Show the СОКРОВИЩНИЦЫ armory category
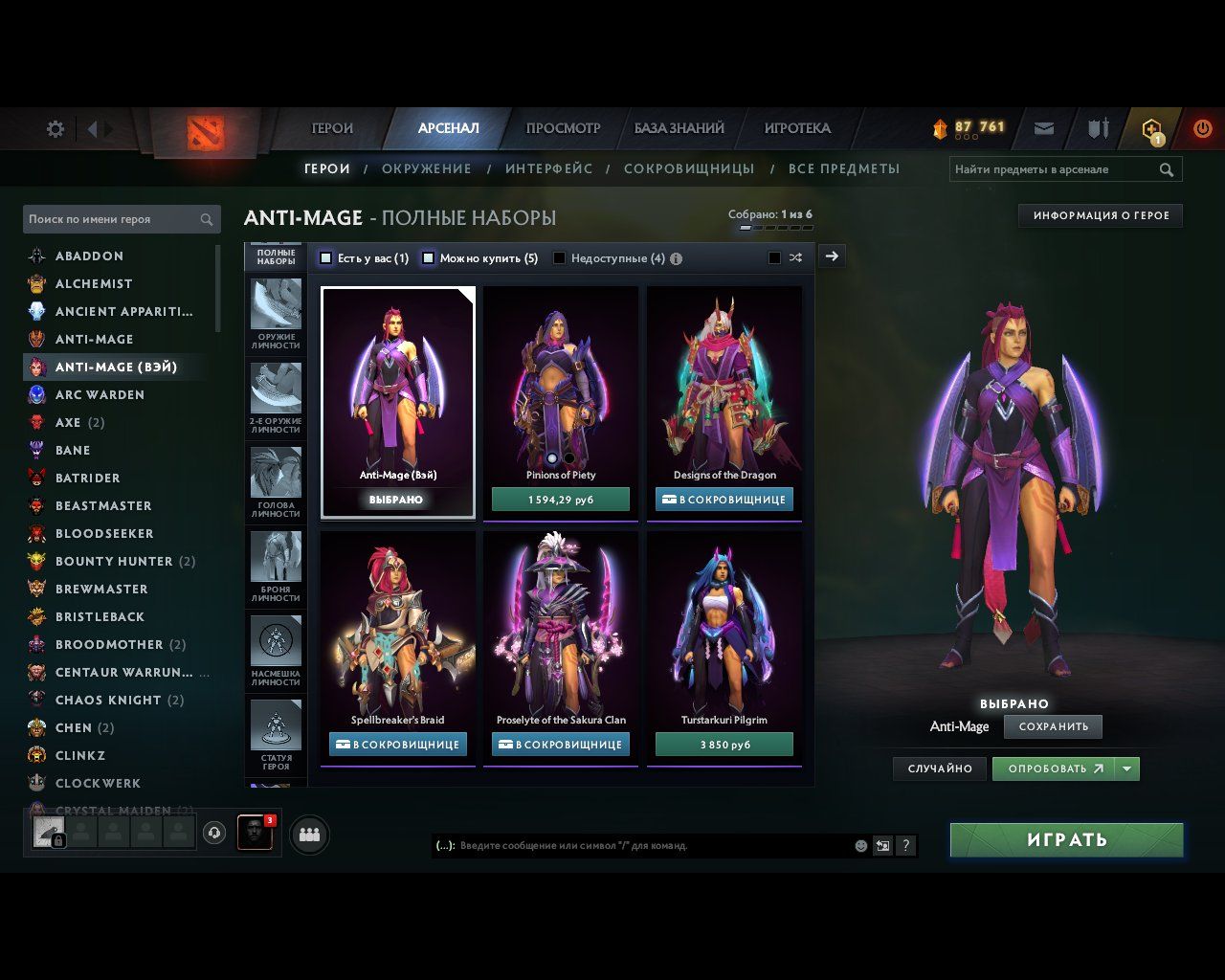1225x980 pixels. tap(689, 169)
